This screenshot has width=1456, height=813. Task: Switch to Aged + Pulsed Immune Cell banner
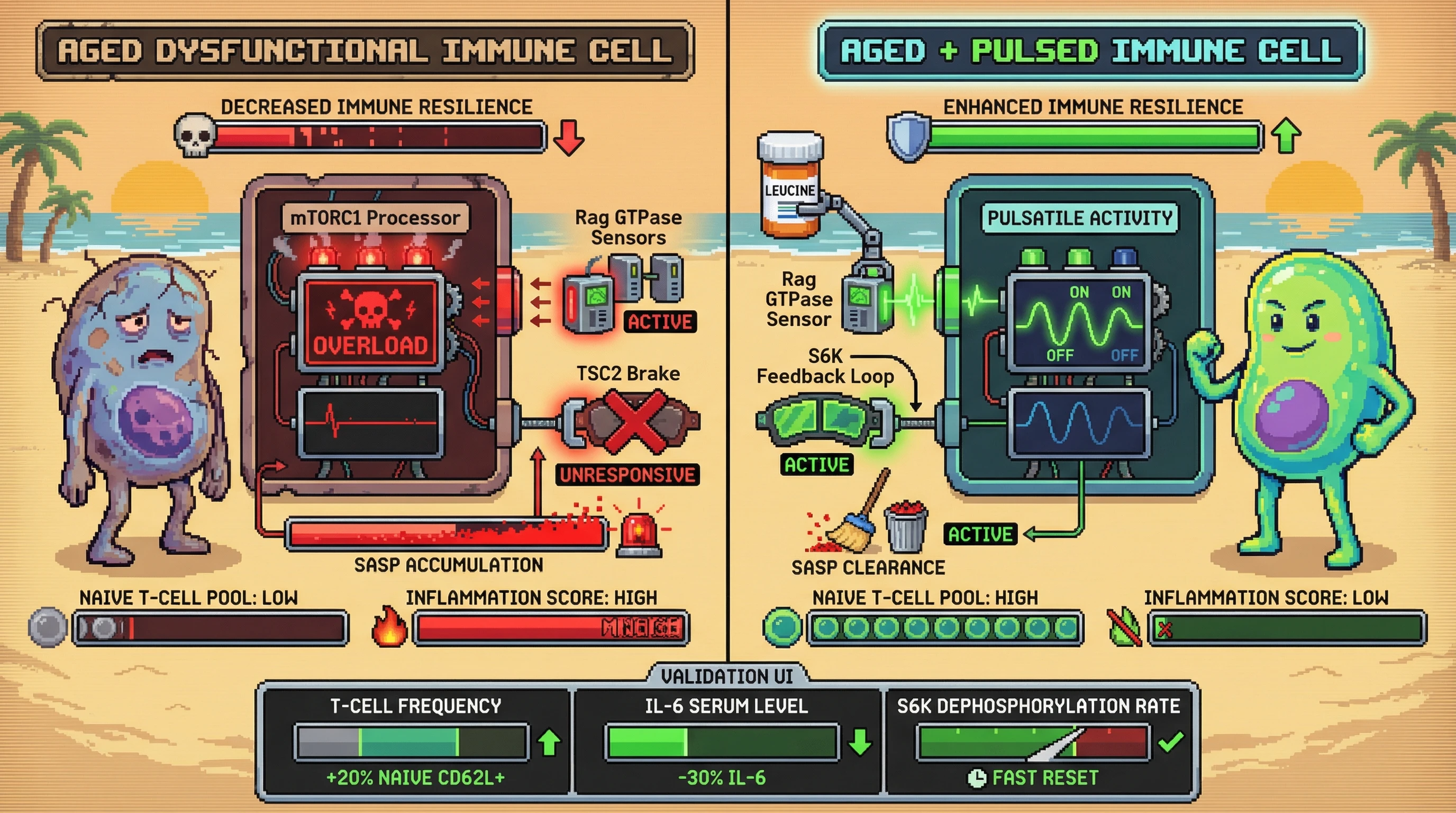[x=1090, y=51]
